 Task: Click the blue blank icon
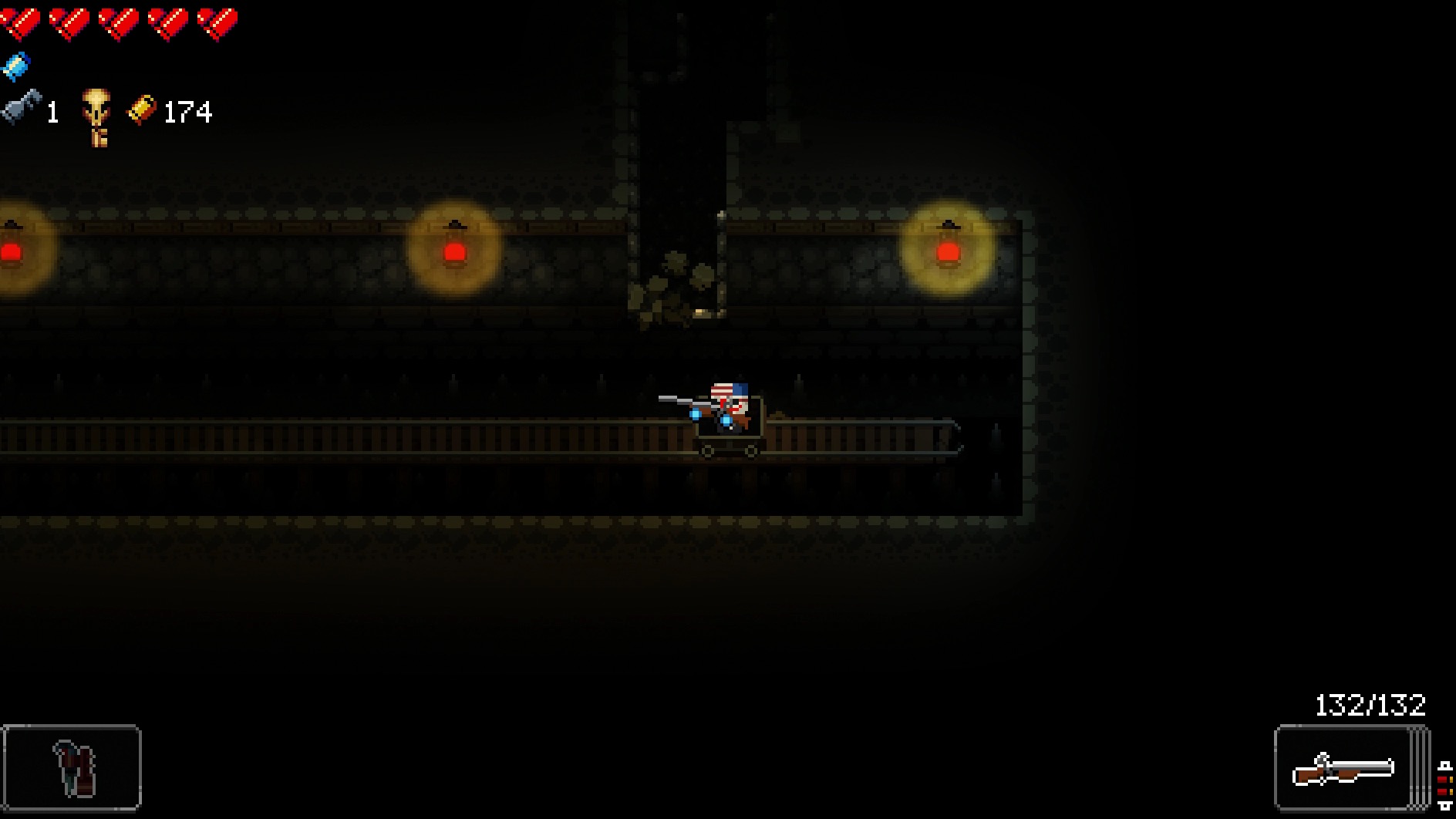(15, 66)
